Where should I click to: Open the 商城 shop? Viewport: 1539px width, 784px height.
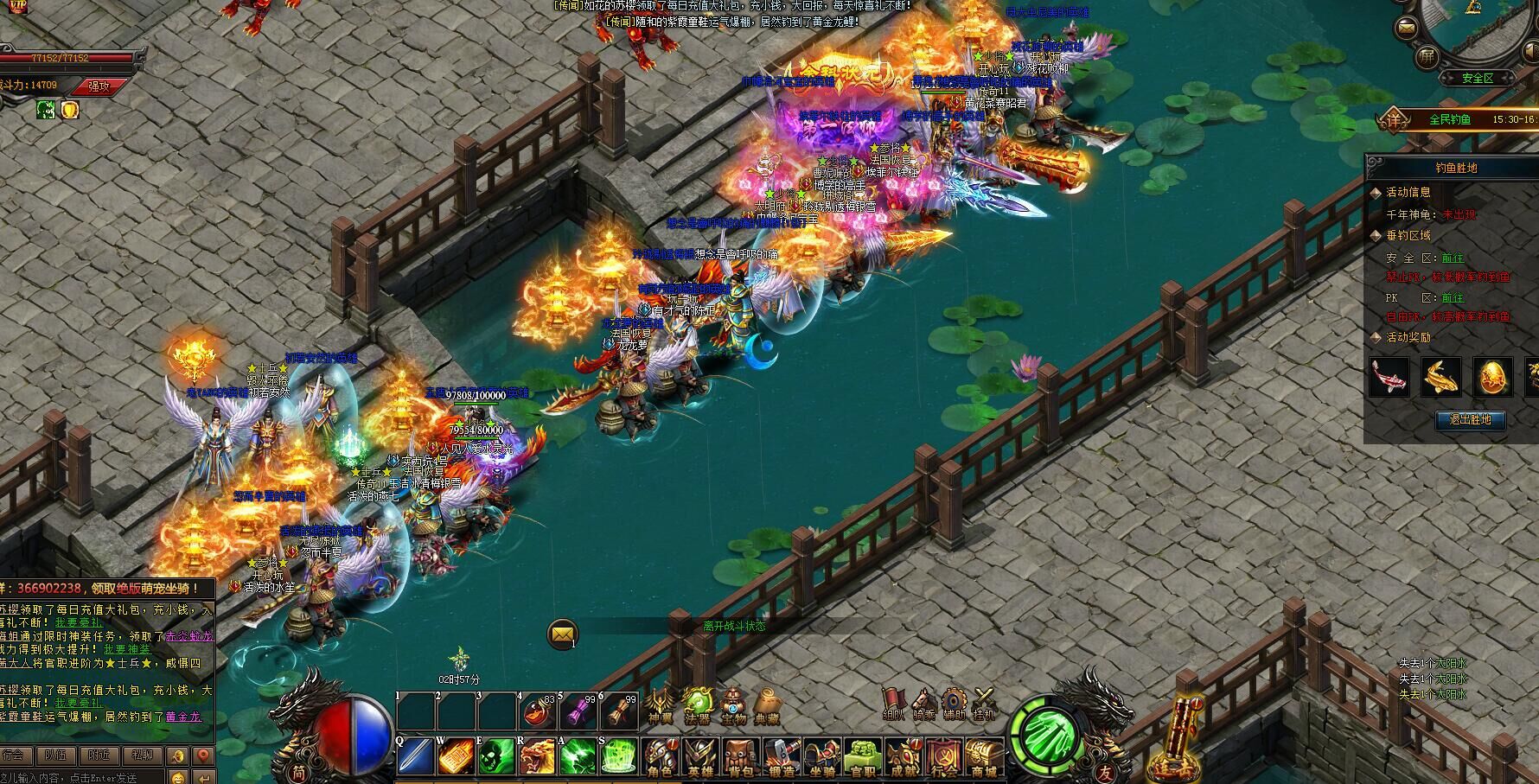984,758
